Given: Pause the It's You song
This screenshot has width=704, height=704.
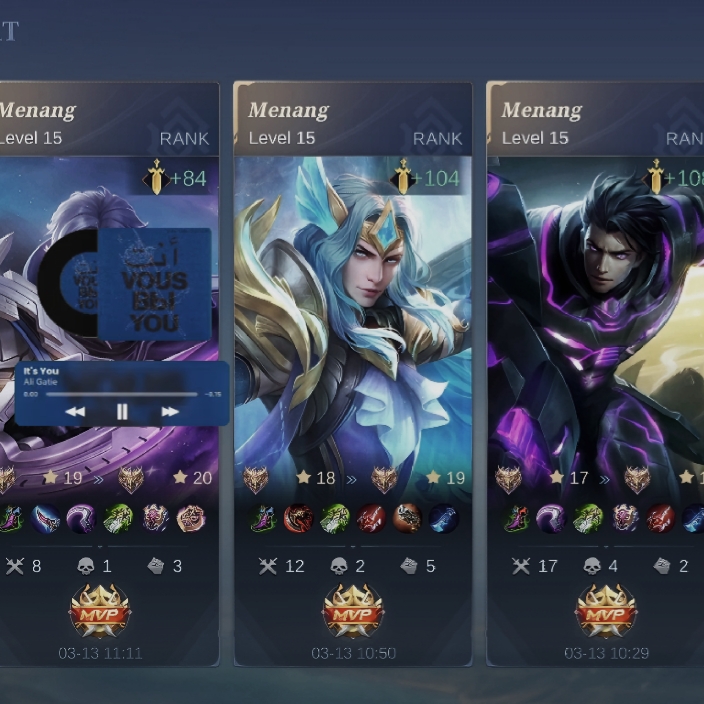Looking at the screenshot, I should point(122,411).
